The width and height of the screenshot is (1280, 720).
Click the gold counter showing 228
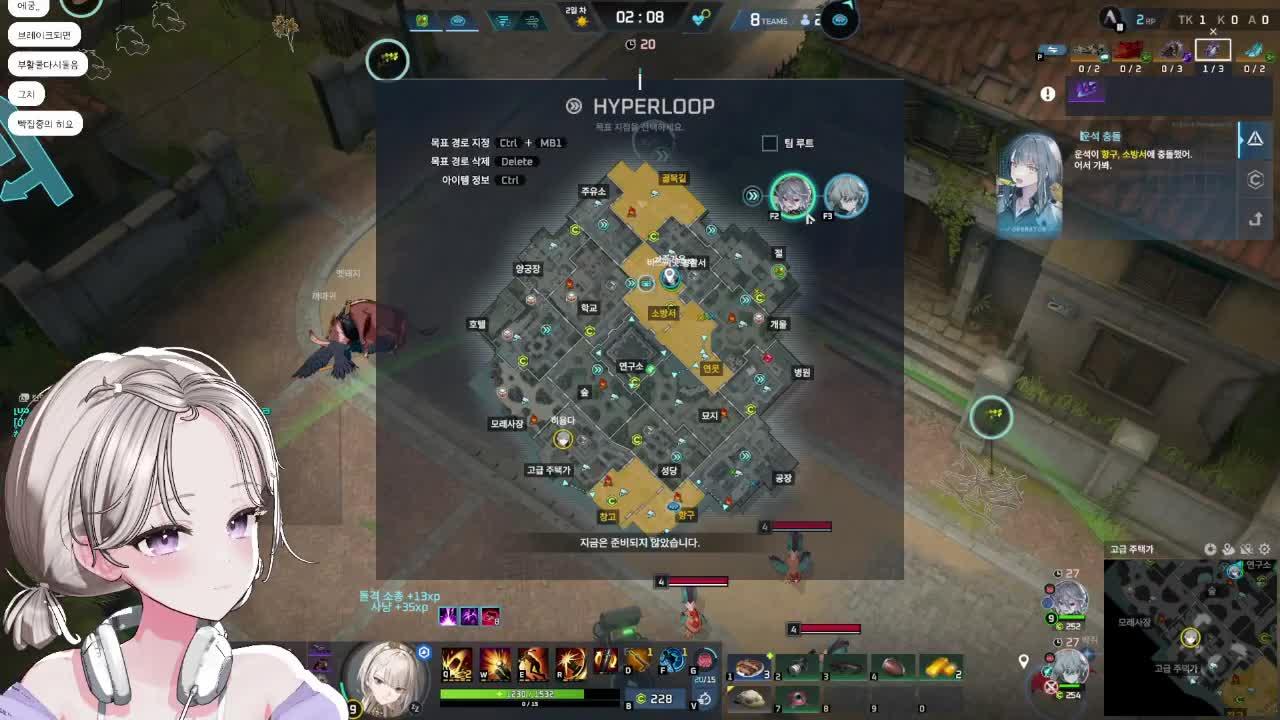[x=661, y=697]
